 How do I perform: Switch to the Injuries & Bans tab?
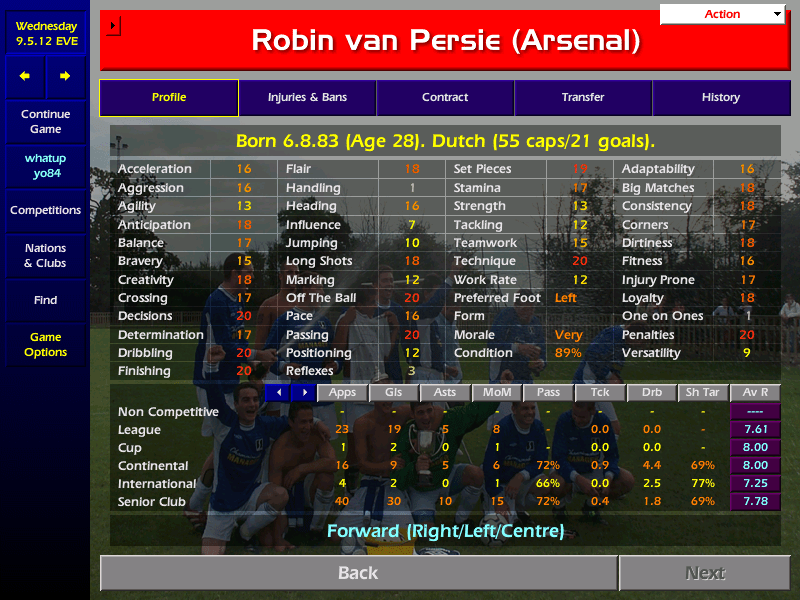307,98
